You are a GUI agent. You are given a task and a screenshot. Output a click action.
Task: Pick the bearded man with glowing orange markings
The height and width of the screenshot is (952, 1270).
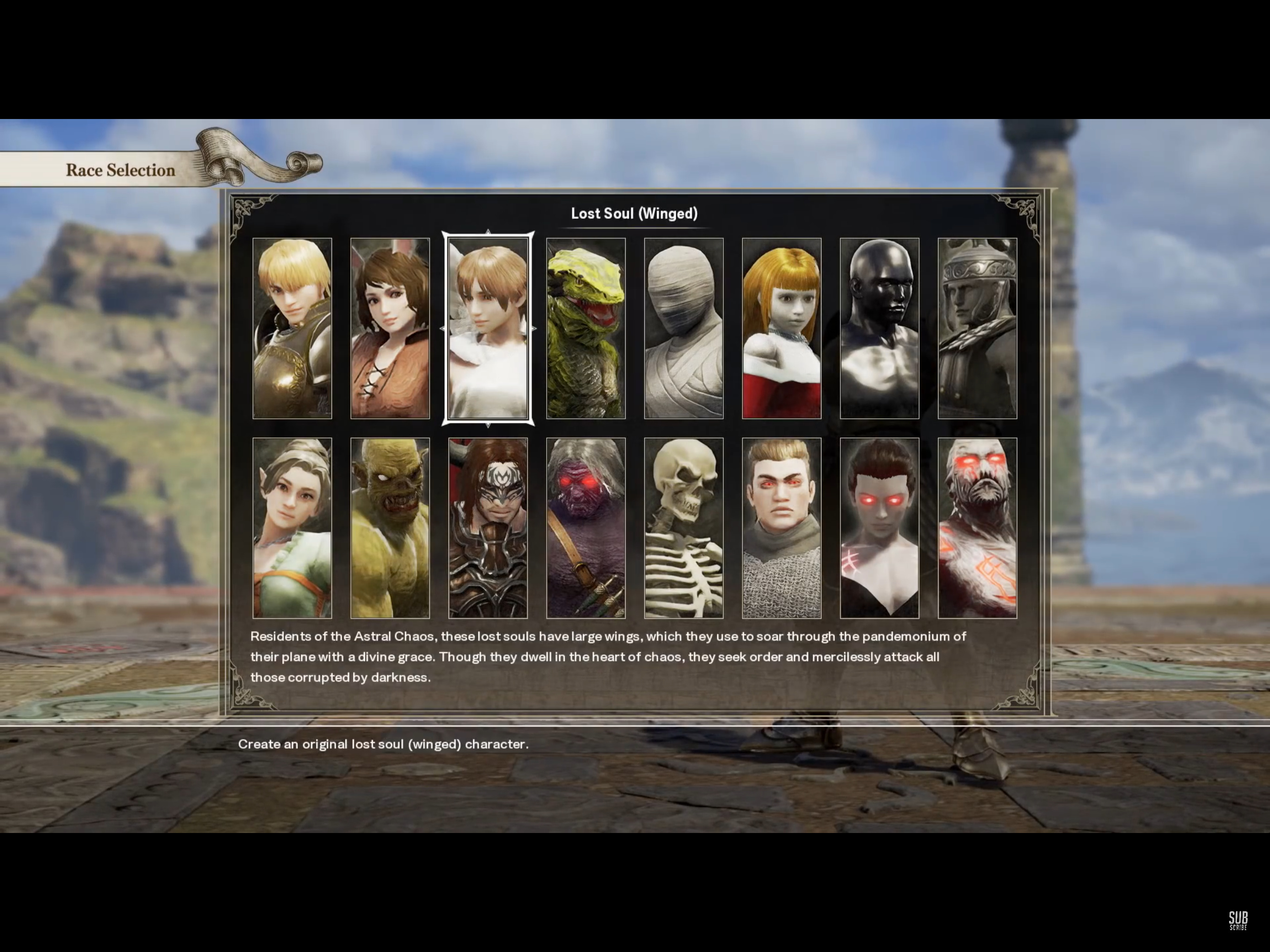point(977,528)
